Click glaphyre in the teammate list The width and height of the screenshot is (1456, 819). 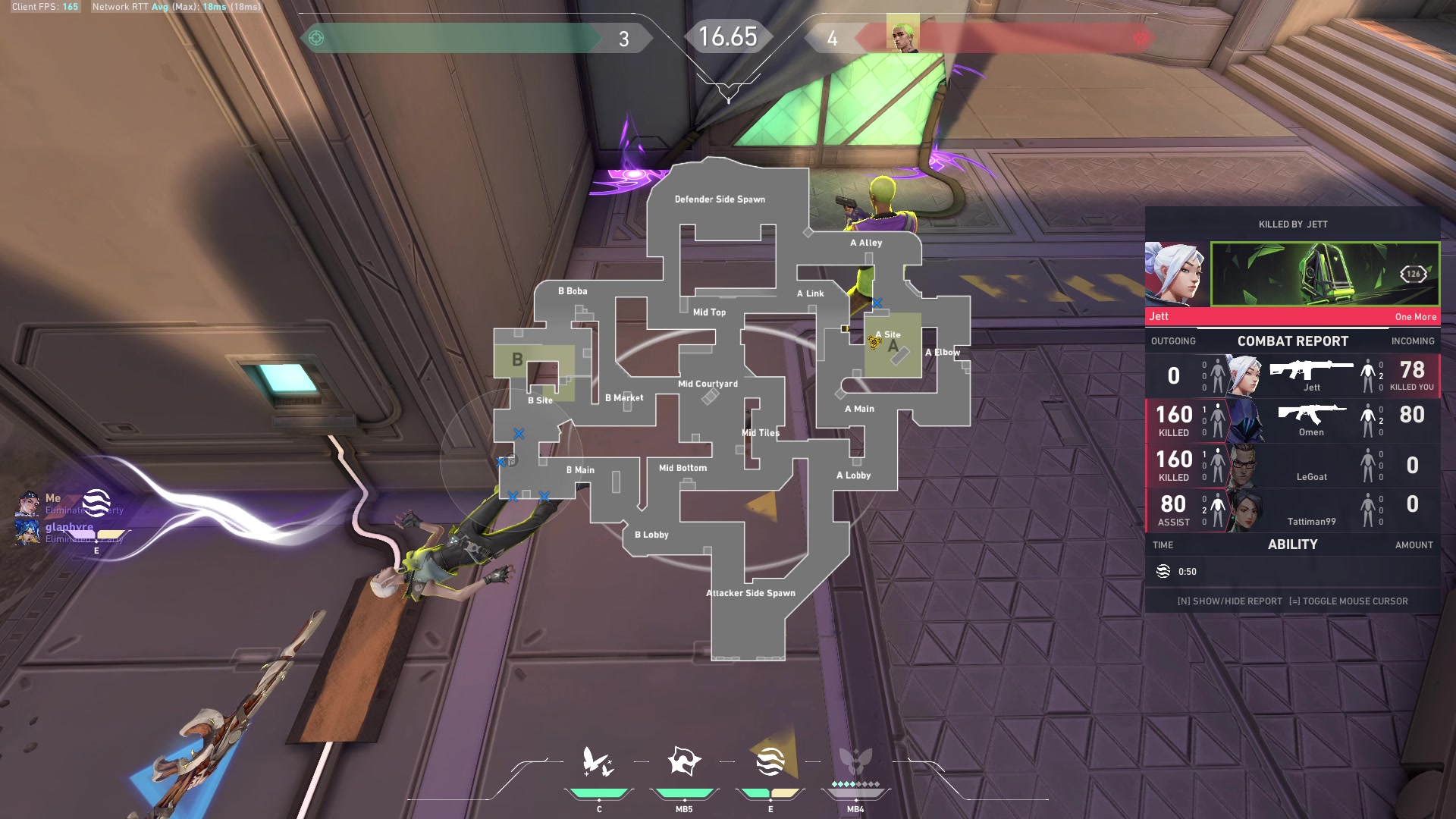pos(69,527)
